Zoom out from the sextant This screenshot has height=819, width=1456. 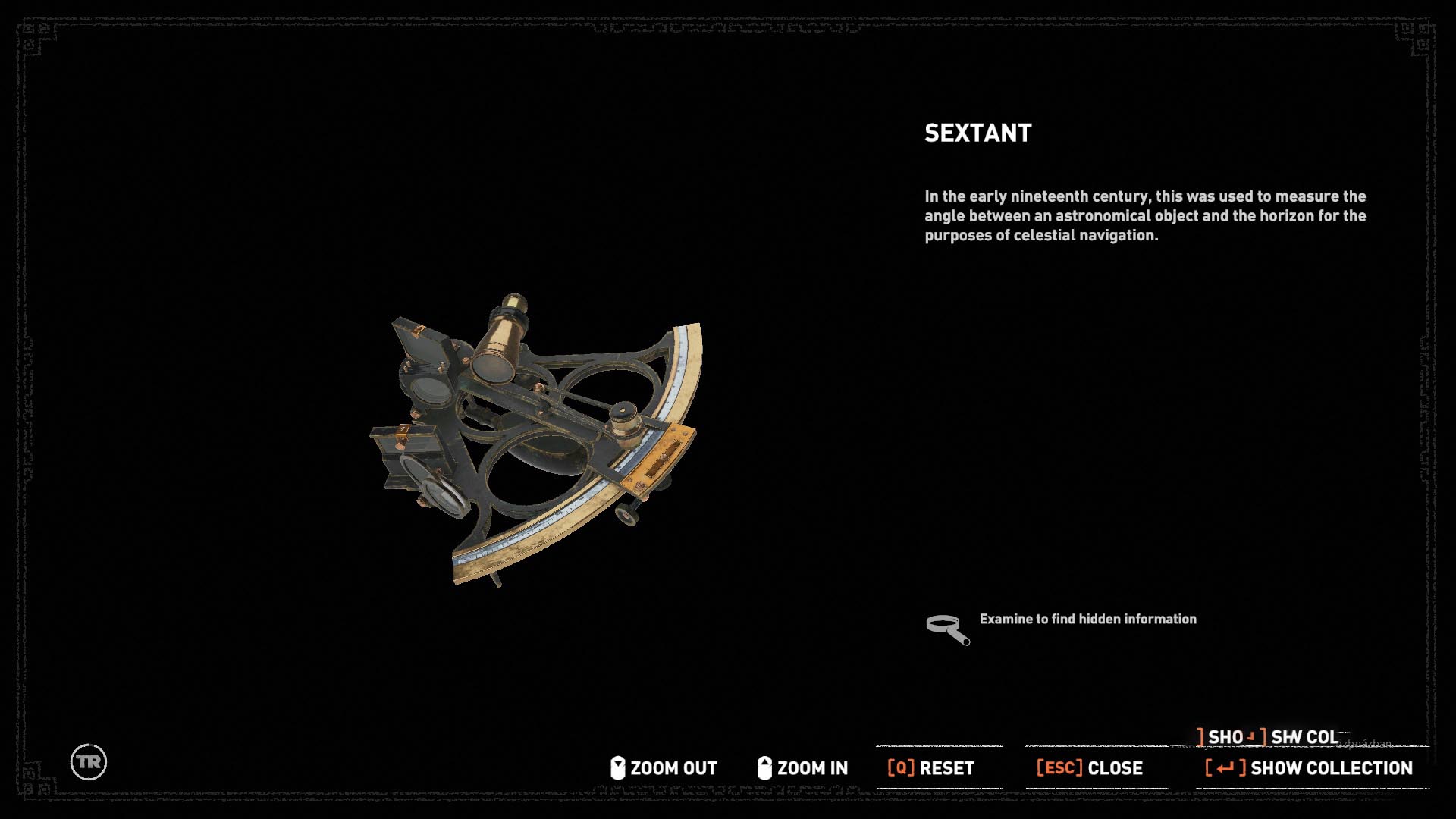coord(664,768)
